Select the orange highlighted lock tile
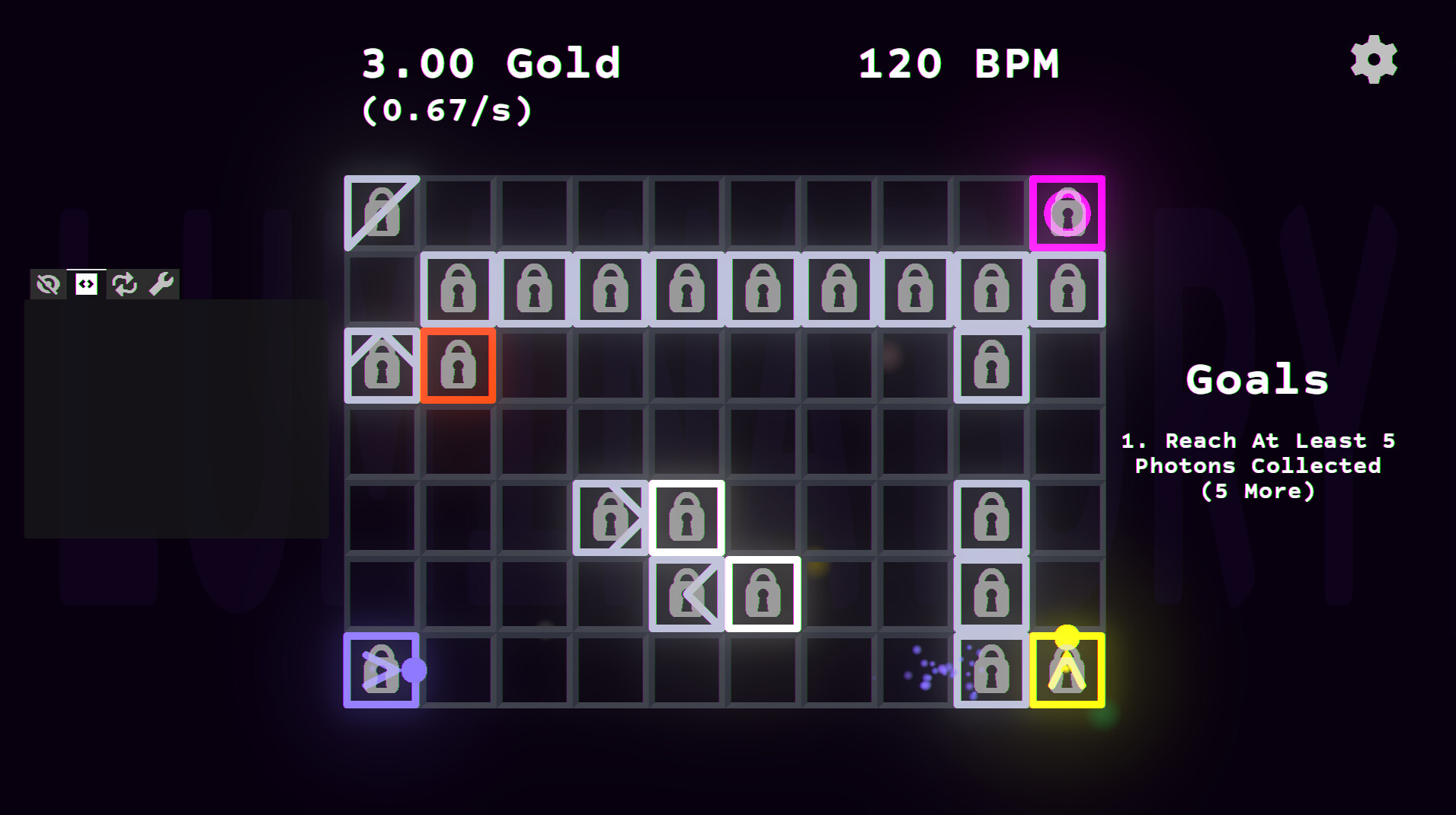 [458, 366]
